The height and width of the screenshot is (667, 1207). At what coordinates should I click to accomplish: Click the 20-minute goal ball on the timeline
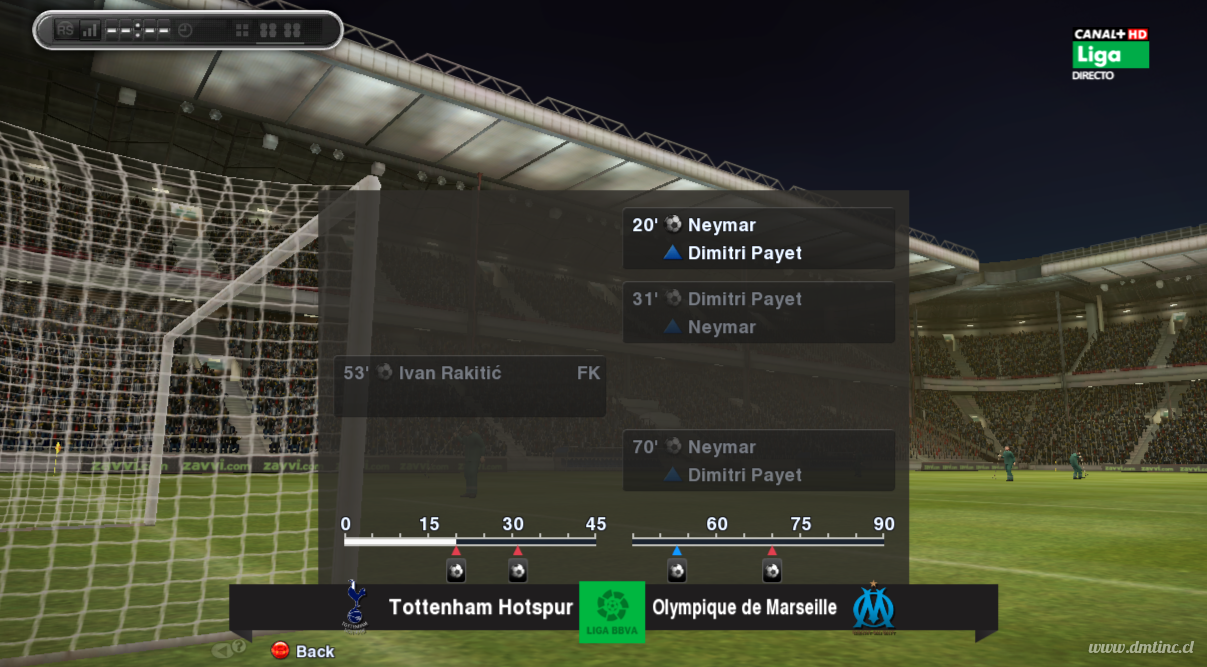[456, 571]
